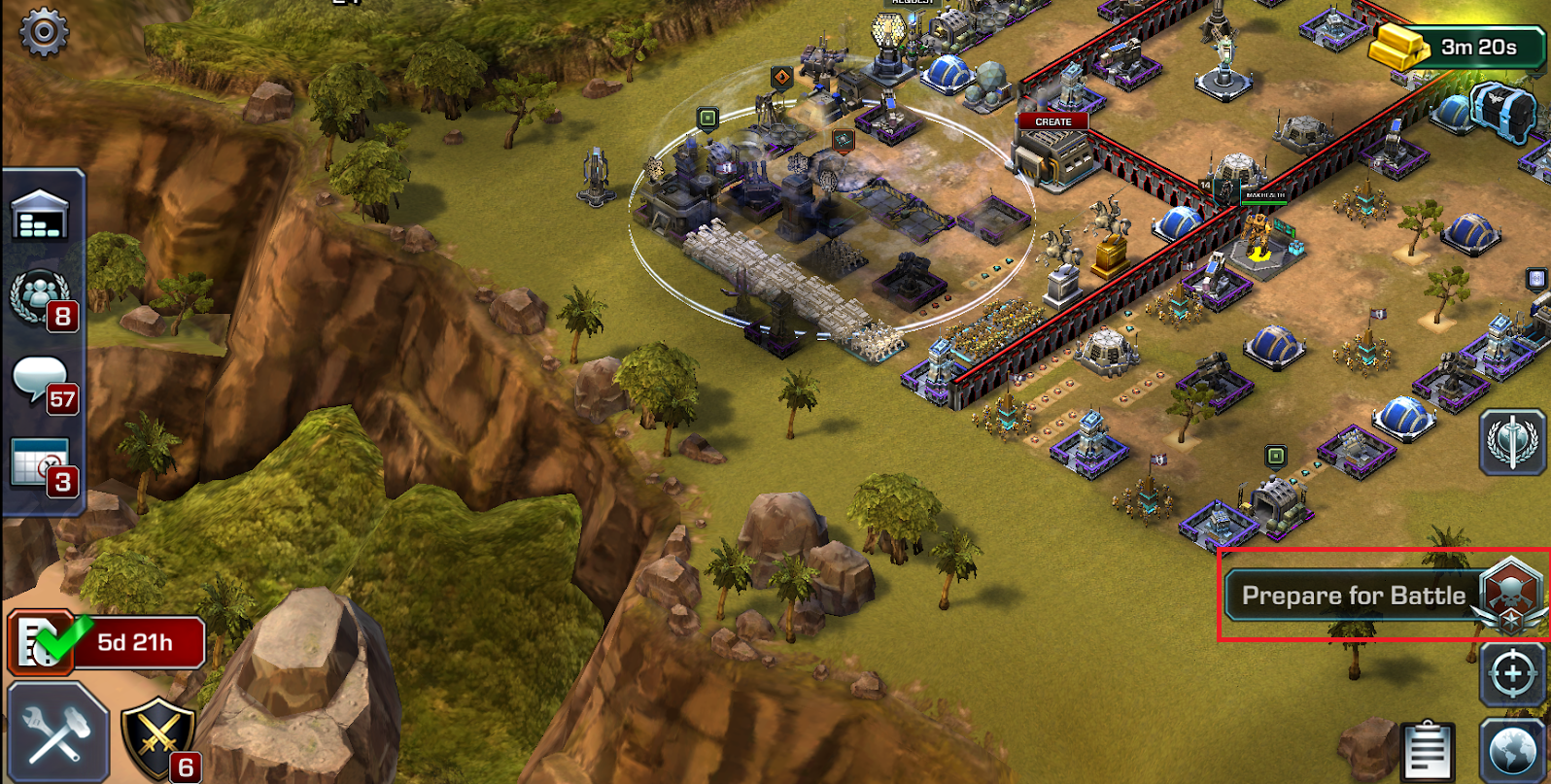The image size is (1551, 784).
Task: Click the crosshair target button
Action: click(1512, 673)
